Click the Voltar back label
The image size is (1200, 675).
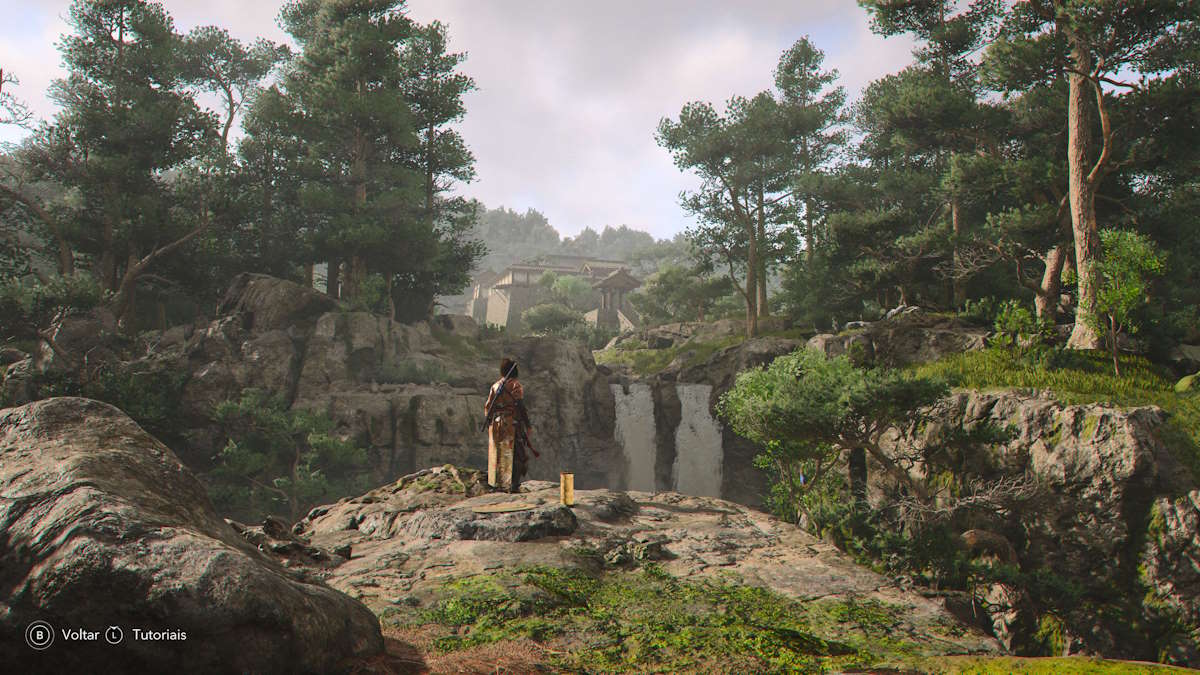pyautogui.click(x=80, y=635)
